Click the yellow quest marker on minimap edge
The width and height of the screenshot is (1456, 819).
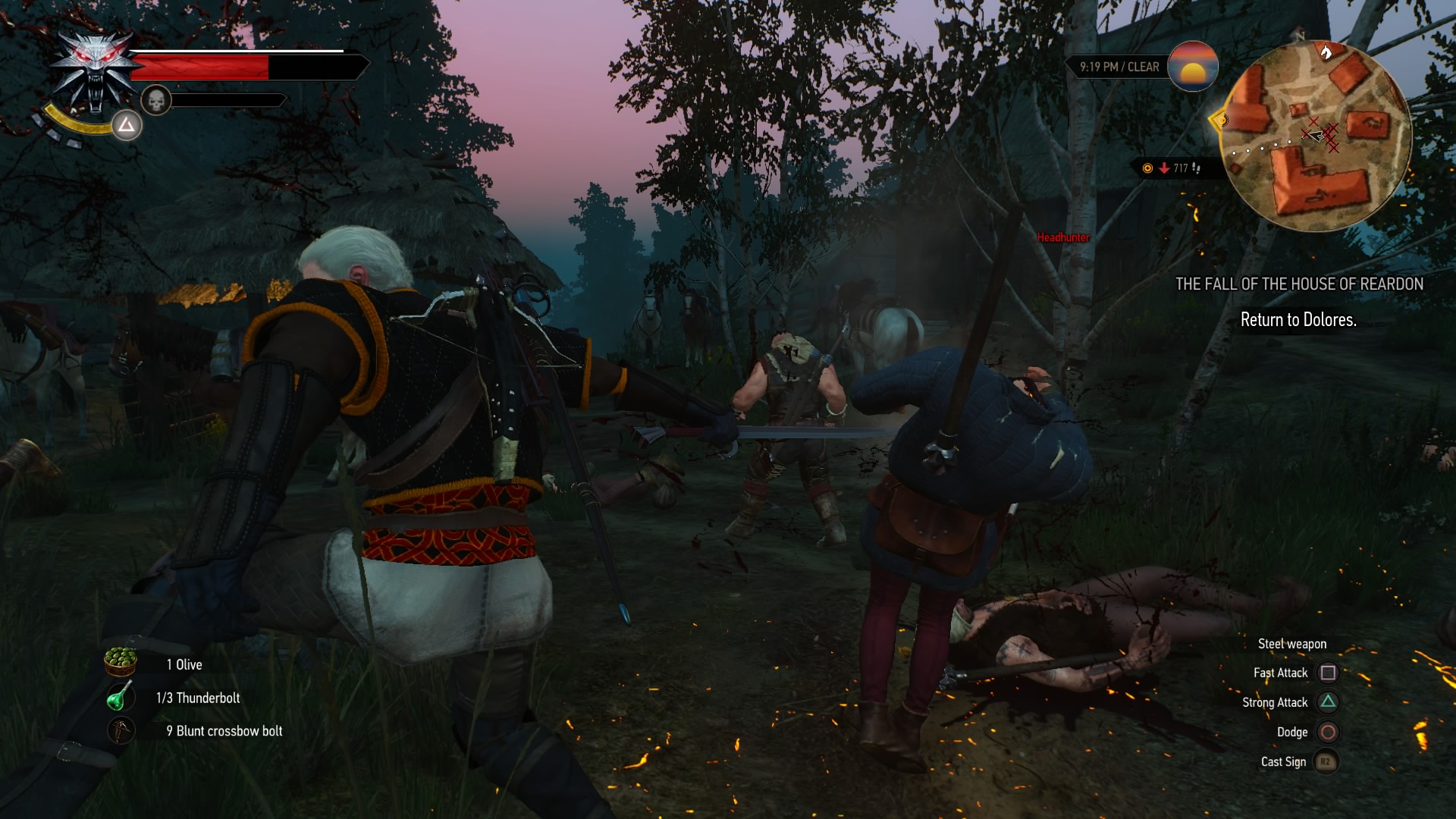[x=1219, y=120]
